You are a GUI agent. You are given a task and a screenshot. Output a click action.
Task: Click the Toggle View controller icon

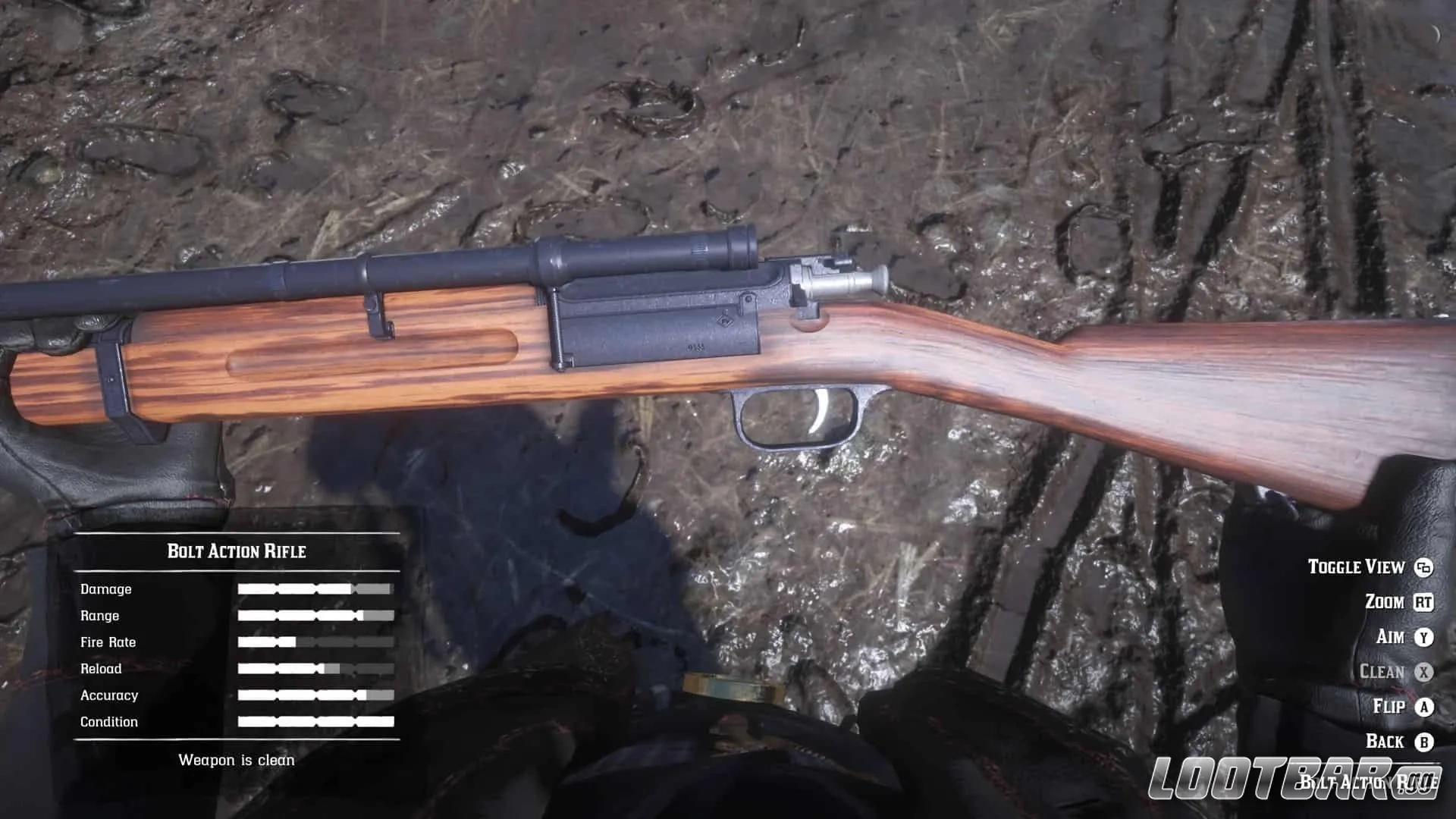click(x=1422, y=567)
